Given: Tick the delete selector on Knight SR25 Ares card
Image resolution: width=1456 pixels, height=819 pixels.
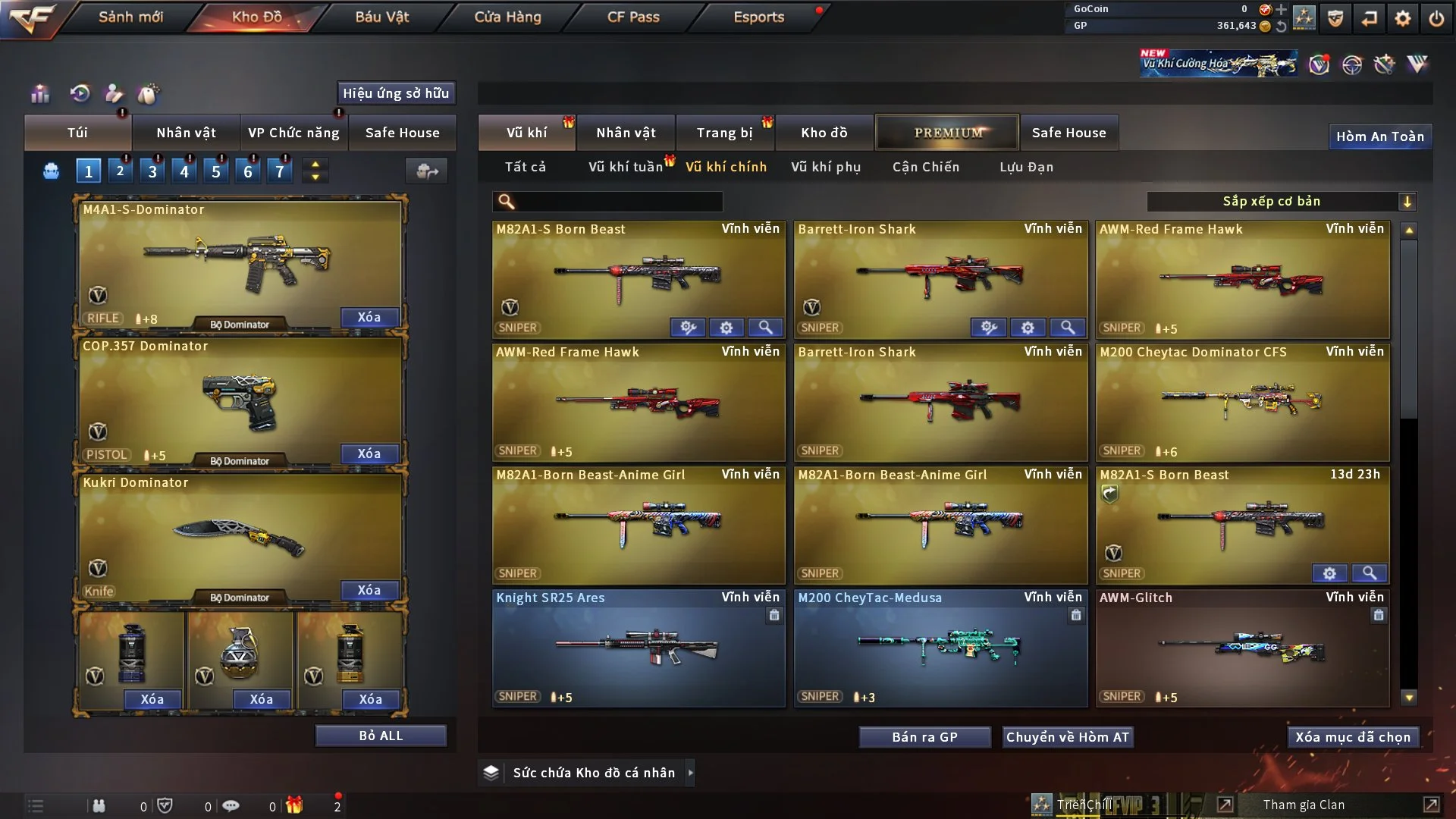Looking at the screenshot, I should (x=774, y=616).
